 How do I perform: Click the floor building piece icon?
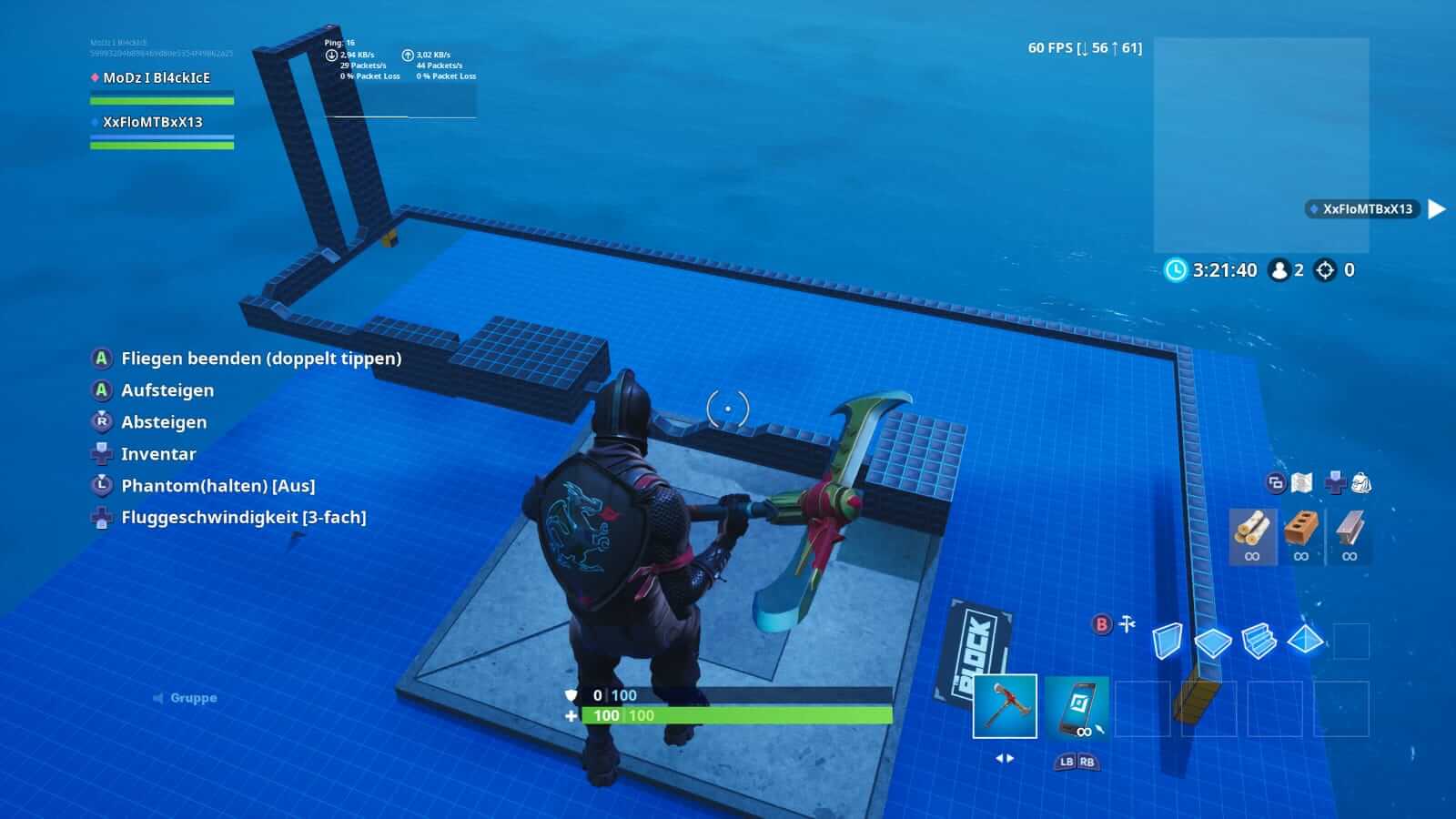(1212, 642)
